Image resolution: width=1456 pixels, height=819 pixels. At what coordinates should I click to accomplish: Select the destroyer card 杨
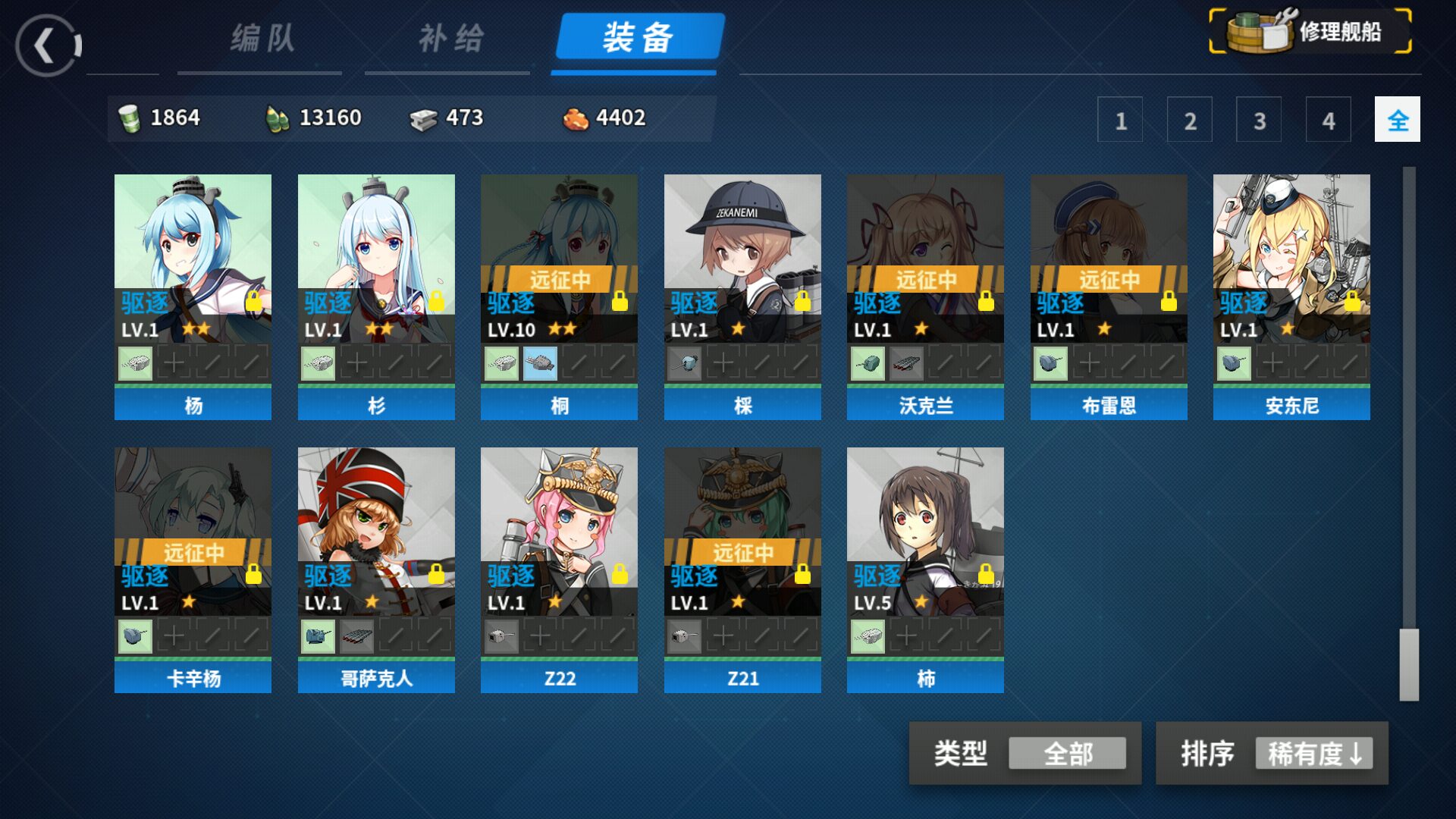point(193,296)
